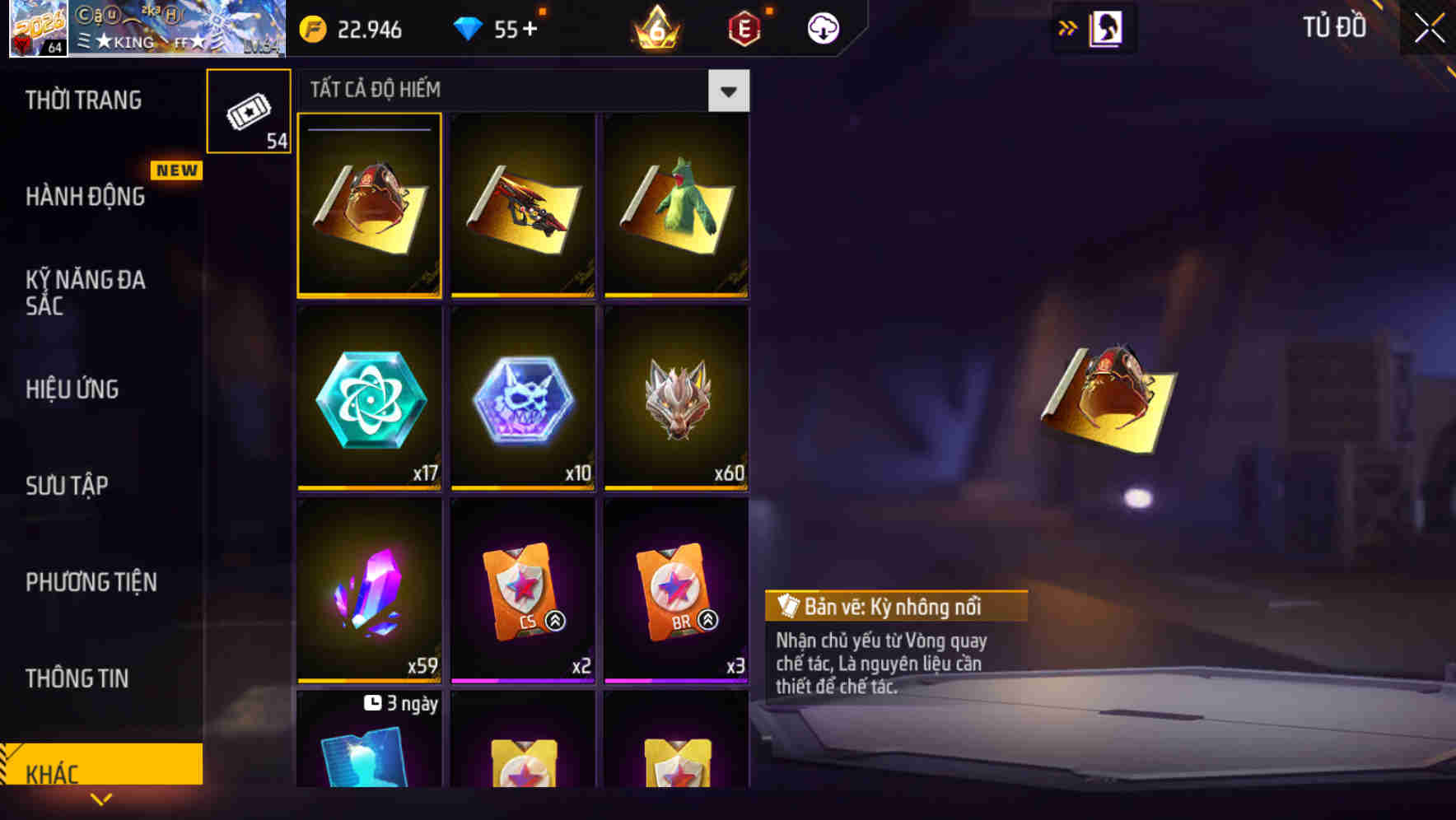Click the wardrobe character preview icon top right
This screenshot has height=820, width=1456.
coord(1105,27)
